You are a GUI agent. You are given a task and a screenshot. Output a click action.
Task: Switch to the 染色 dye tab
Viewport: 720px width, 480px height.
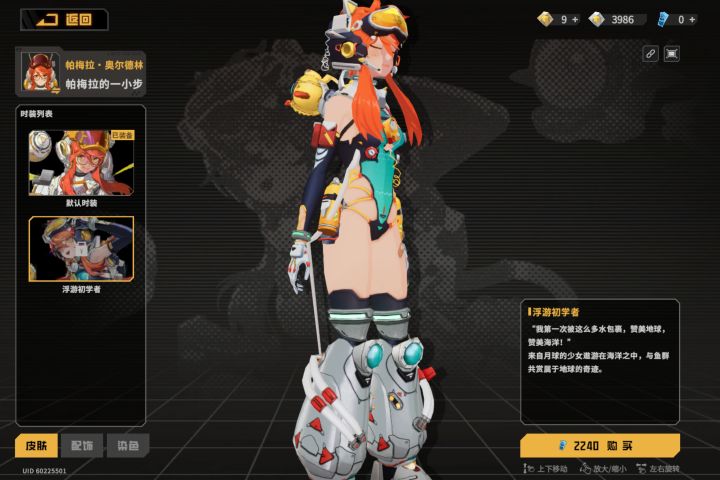(x=128, y=445)
